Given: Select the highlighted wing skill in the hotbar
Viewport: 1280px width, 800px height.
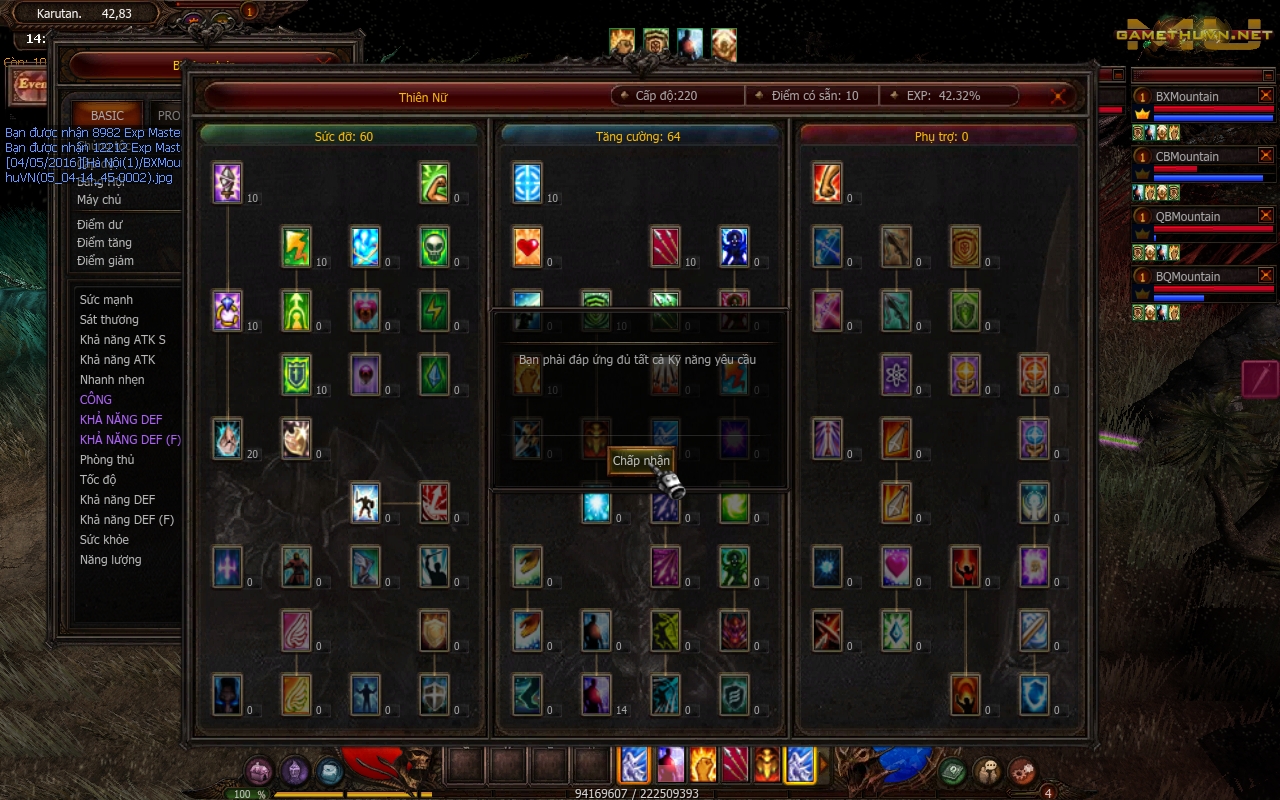Looking at the screenshot, I should [x=800, y=764].
